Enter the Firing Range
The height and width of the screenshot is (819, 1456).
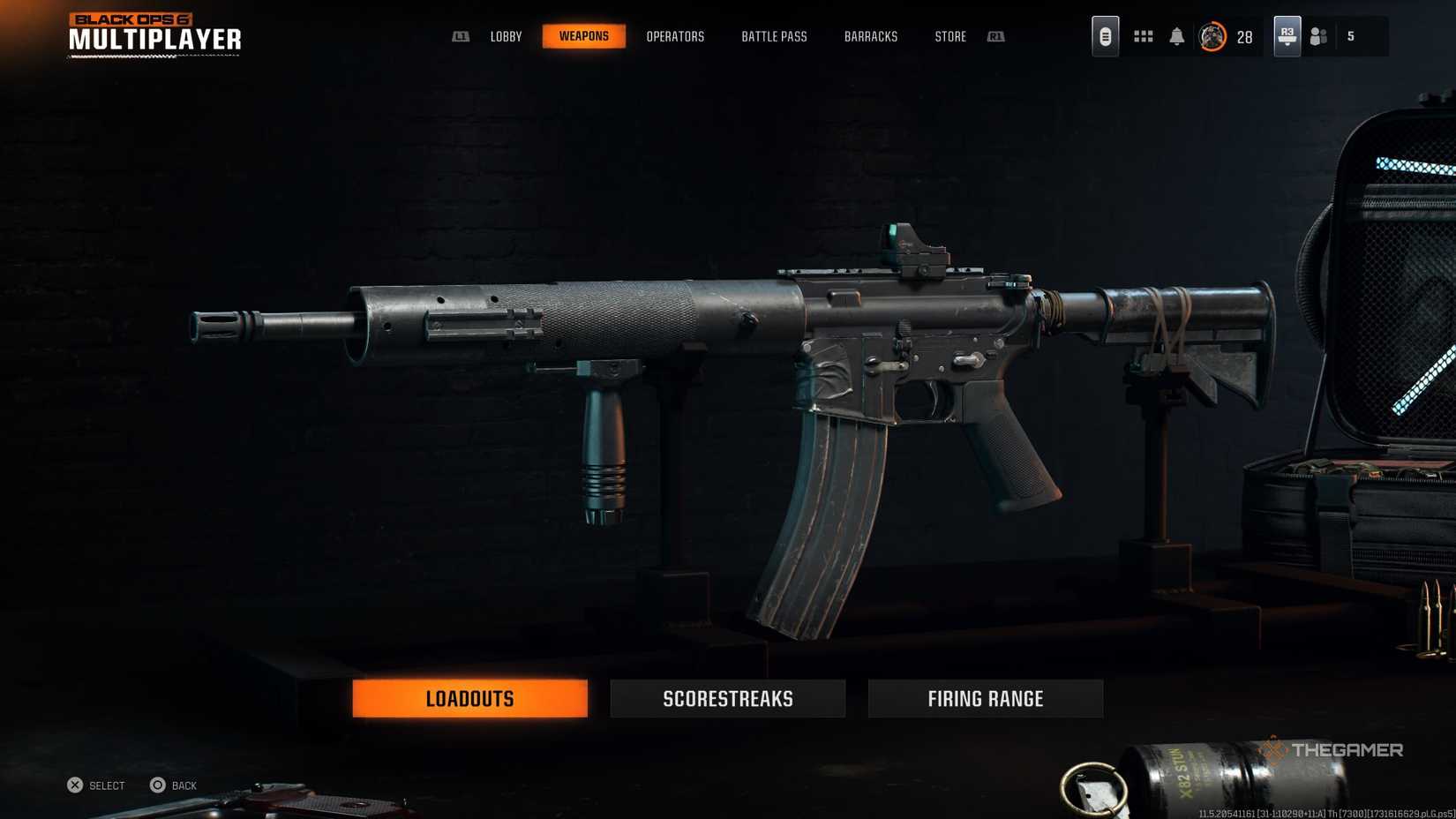[x=985, y=698]
